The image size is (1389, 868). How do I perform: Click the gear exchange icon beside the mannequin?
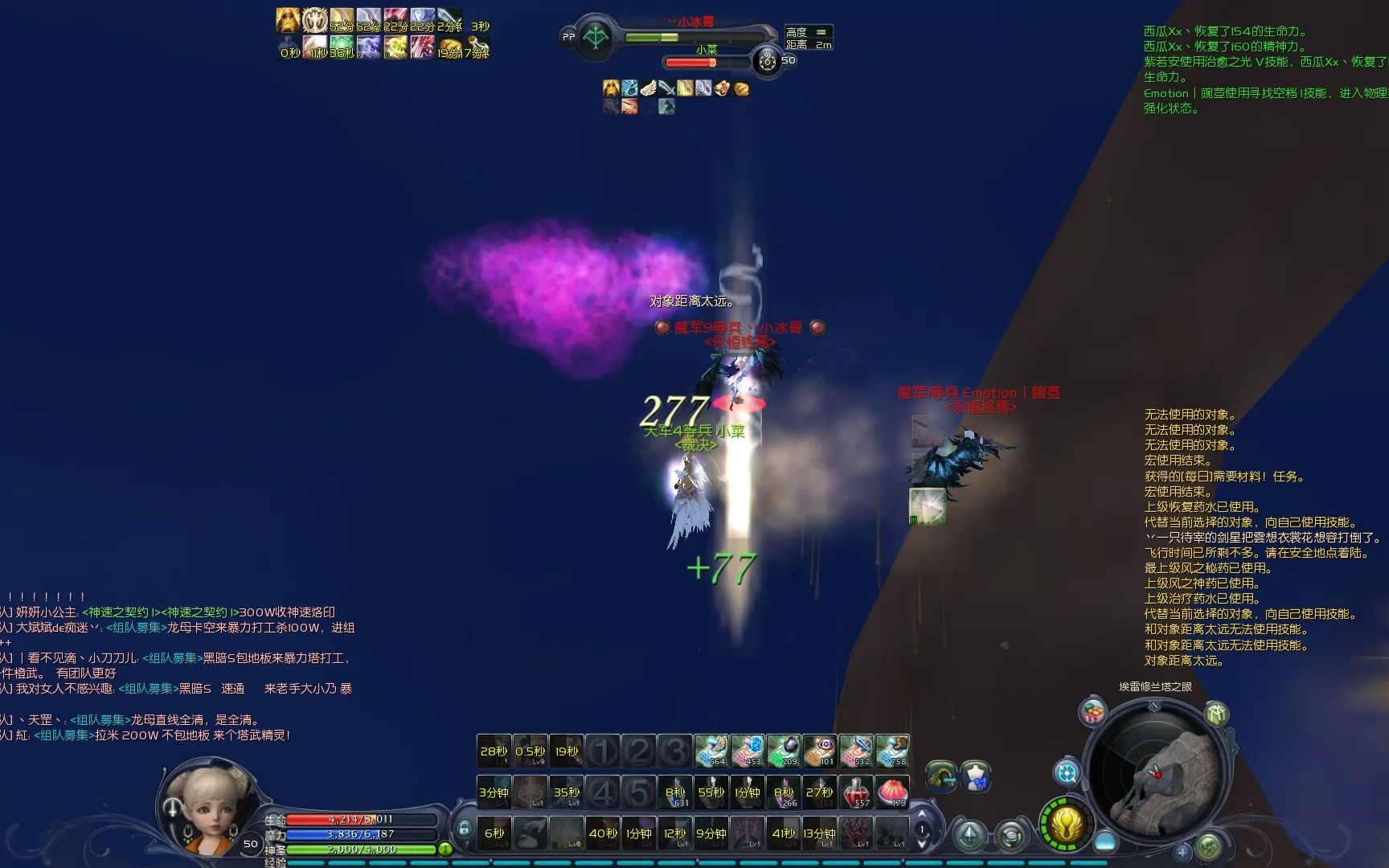click(940, 777)
